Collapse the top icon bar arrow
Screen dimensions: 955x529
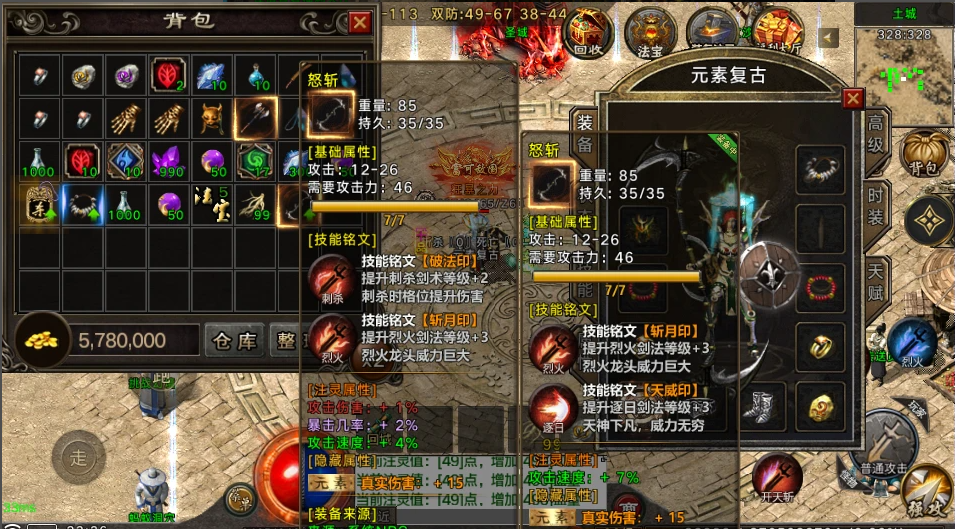tap(828, 37)
